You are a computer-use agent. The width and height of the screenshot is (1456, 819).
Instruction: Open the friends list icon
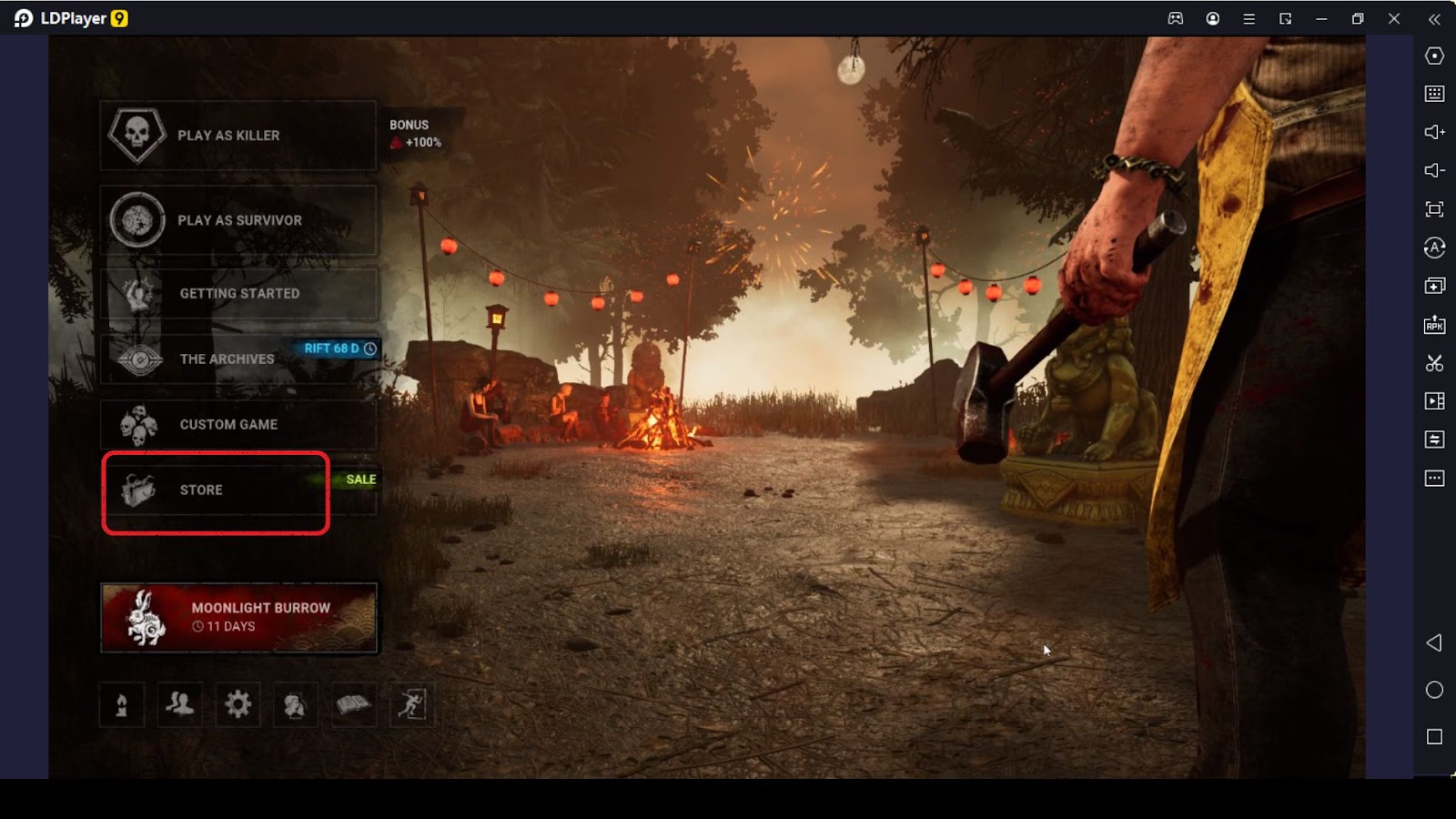180,704
